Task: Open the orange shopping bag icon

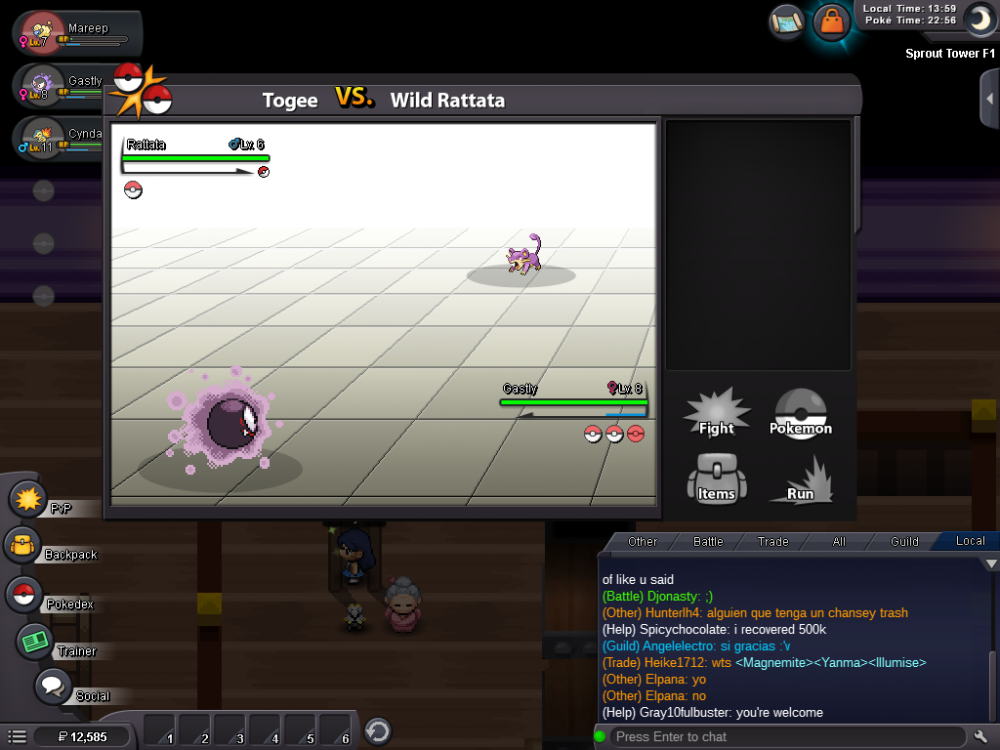Action: coord(831,21)
